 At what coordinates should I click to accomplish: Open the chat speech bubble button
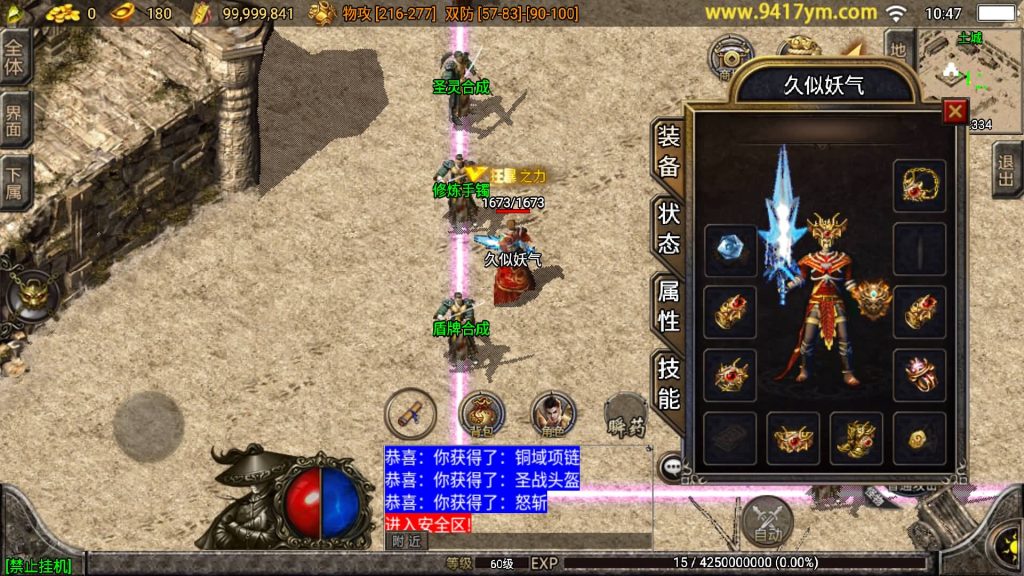click(x=671, y=466)
